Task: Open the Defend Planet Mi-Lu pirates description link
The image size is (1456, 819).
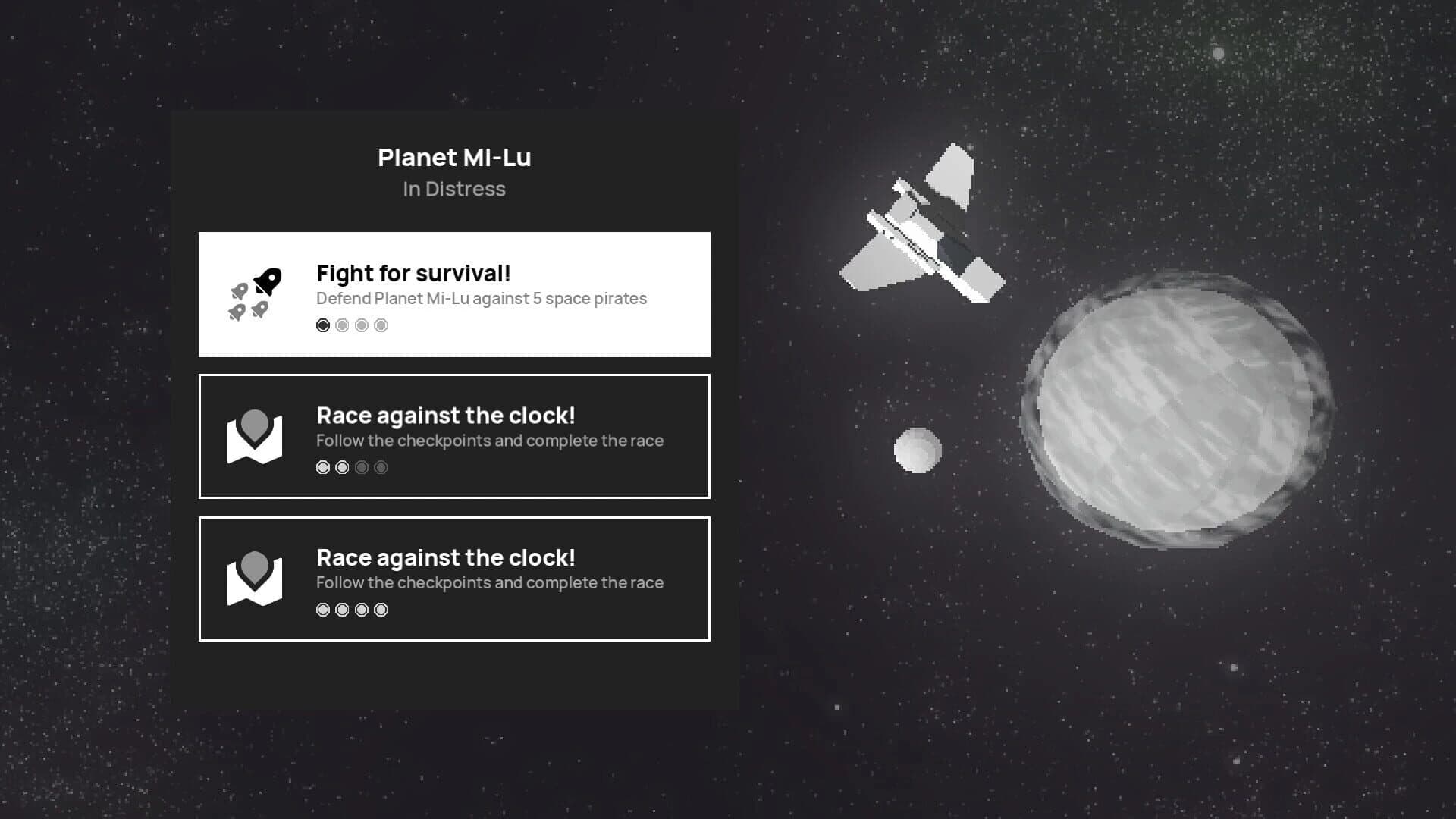Action: coord(482,298)
